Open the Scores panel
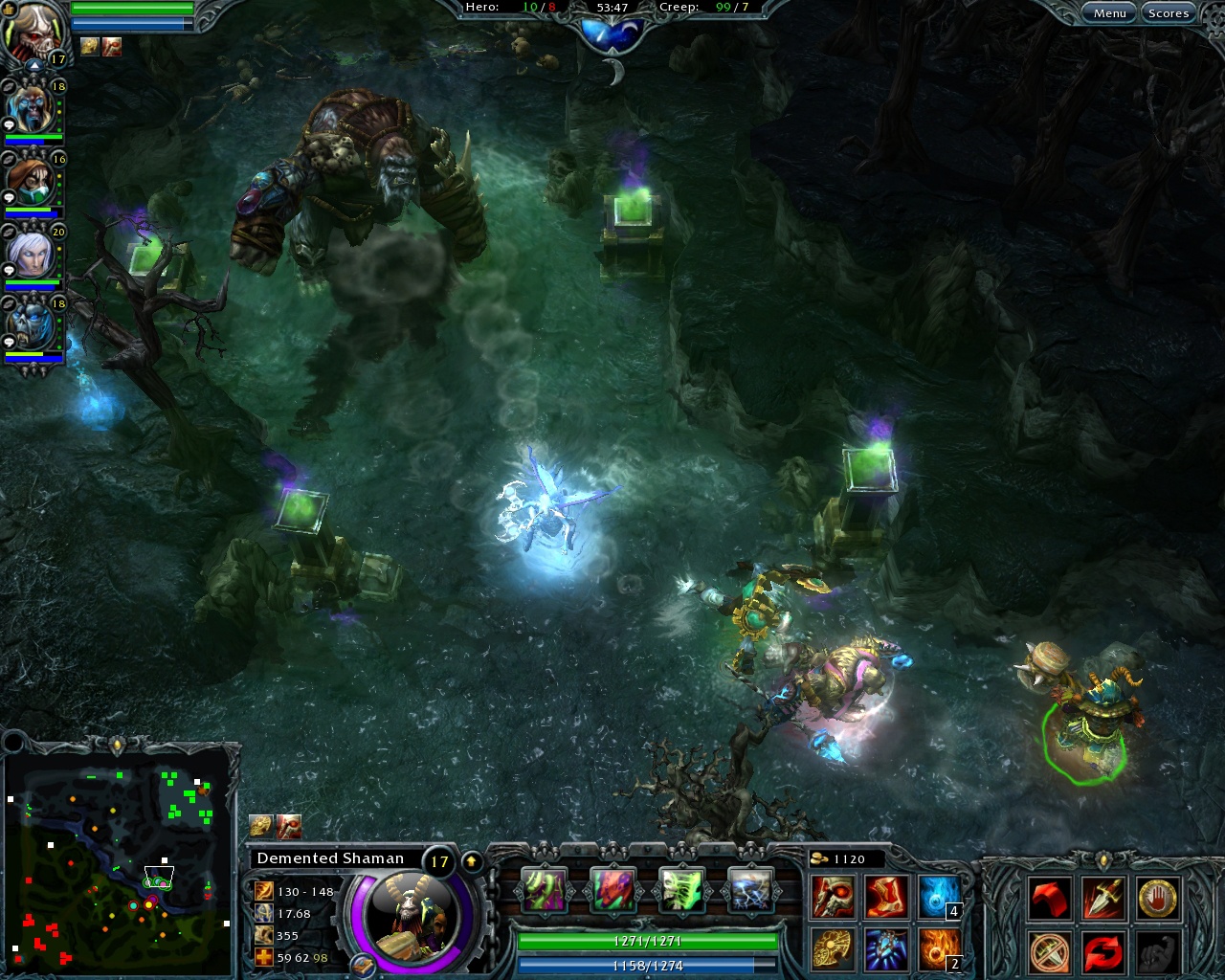Screen dimensions: 1225x980 click(x=1169, y=12)
